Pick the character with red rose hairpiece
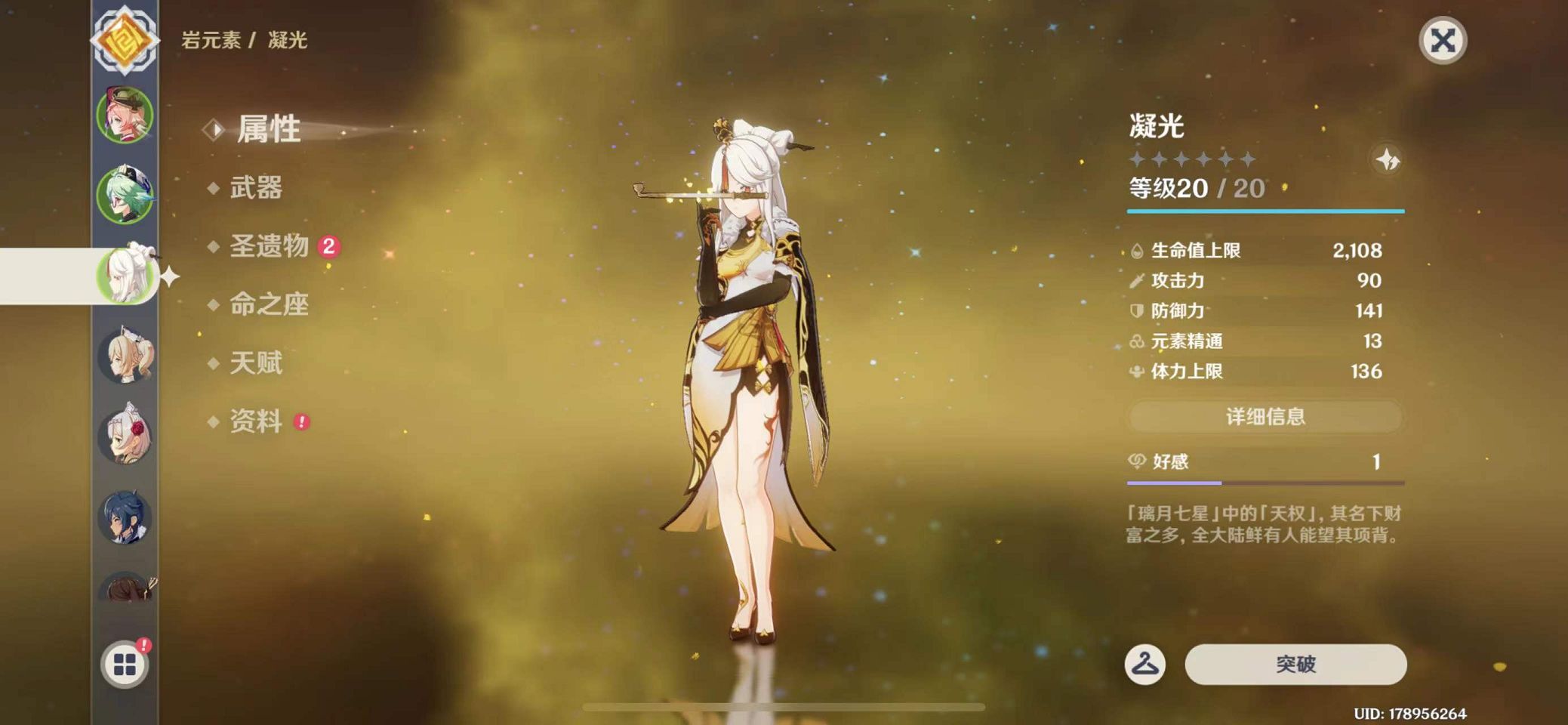Viewport: 1568px width, 725px height. [125, 436]
